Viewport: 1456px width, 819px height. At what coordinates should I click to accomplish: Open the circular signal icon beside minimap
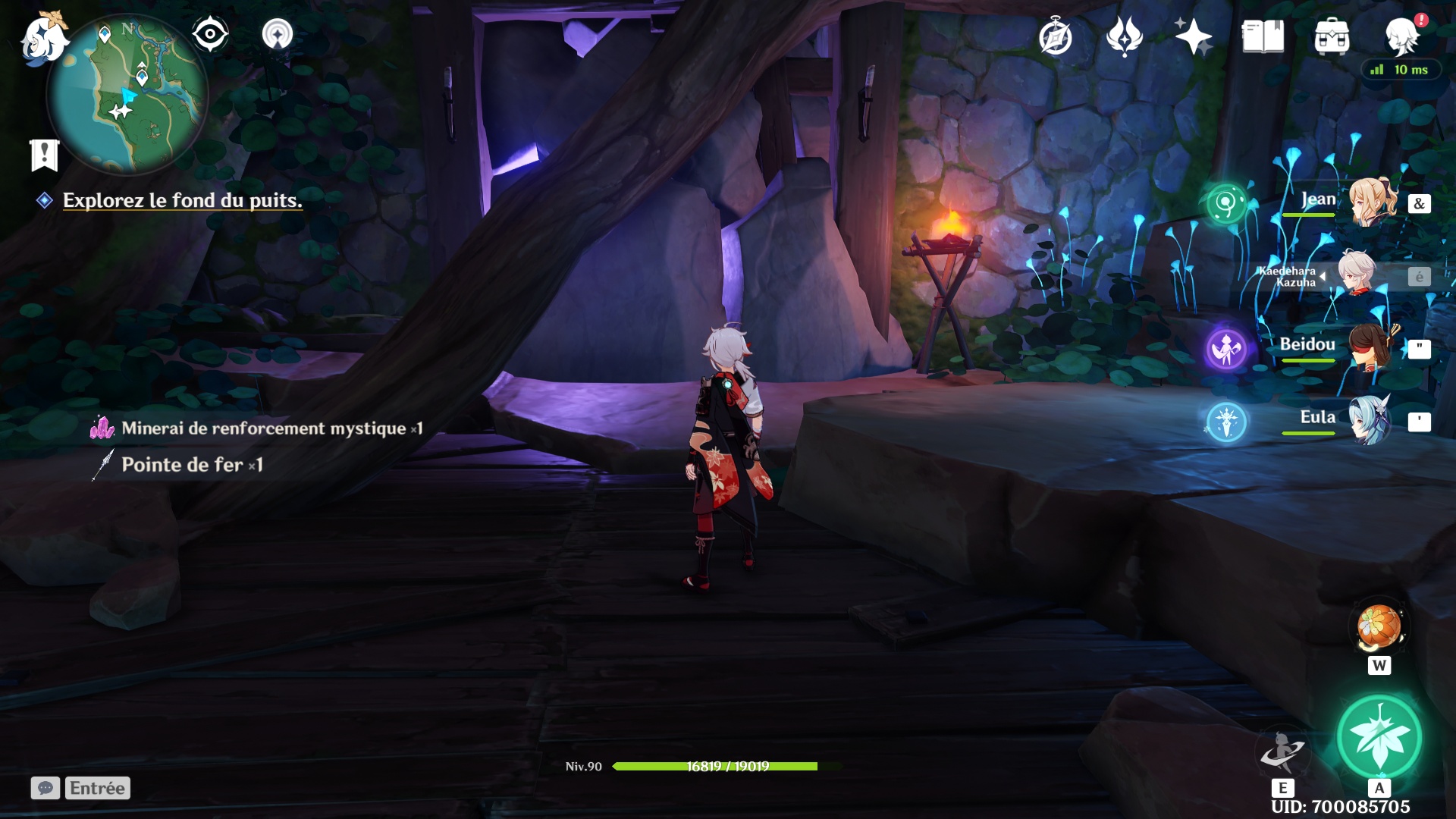(277, 34)
